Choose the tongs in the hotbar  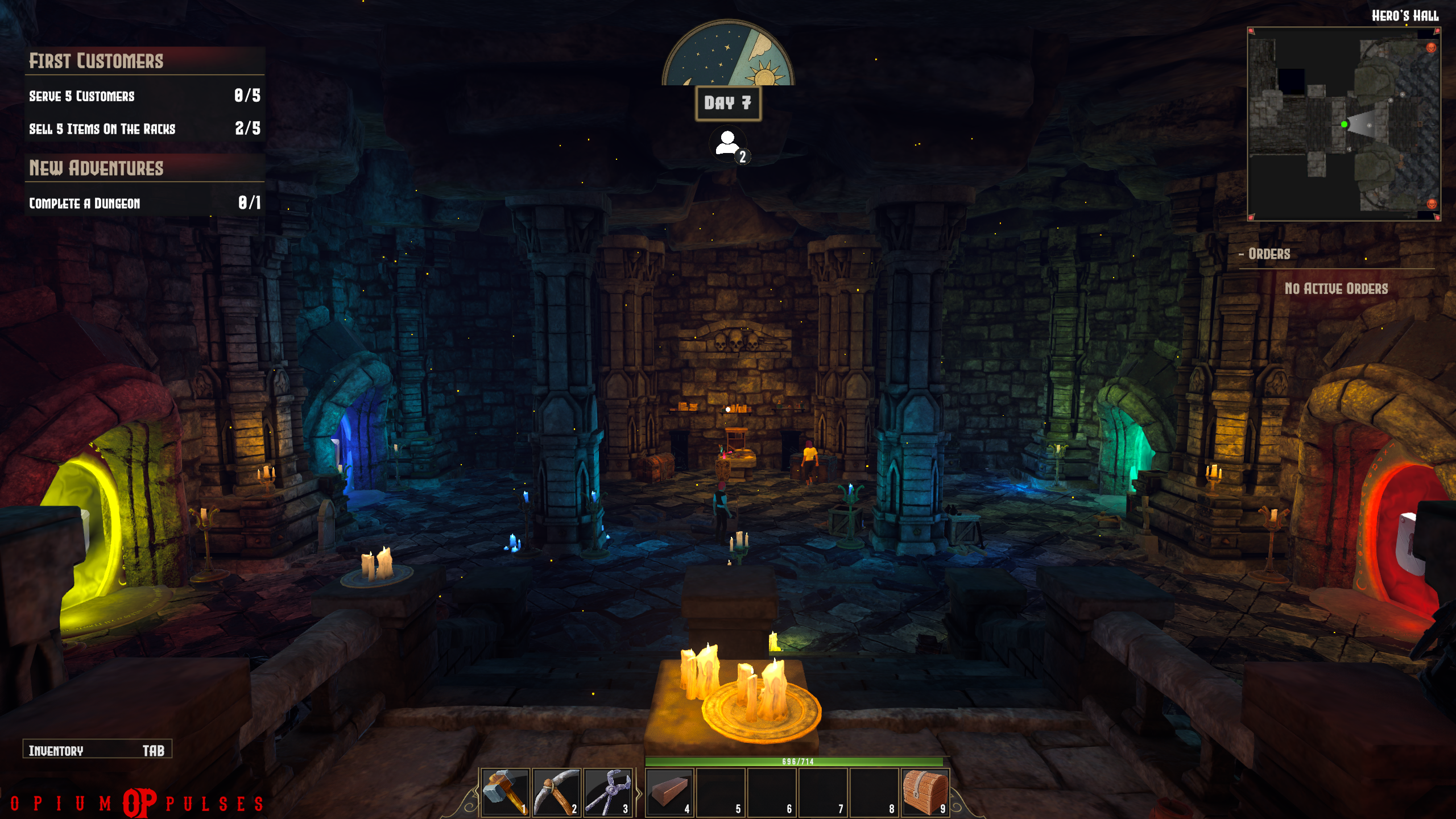point(607,792)
